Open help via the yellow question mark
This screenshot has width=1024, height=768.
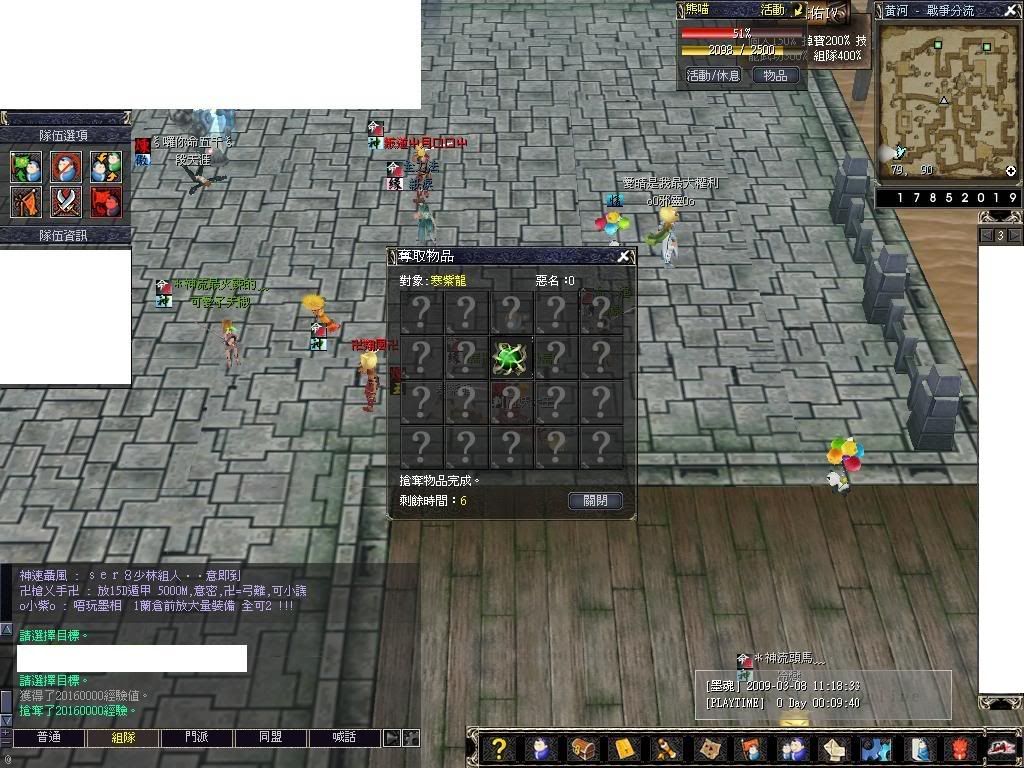point(499,748)
